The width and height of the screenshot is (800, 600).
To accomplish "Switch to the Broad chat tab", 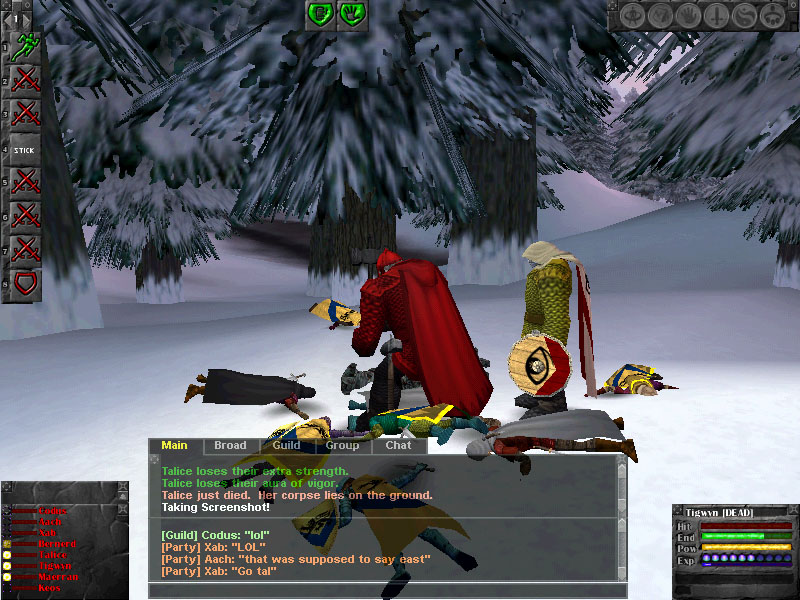I will 230,446.
